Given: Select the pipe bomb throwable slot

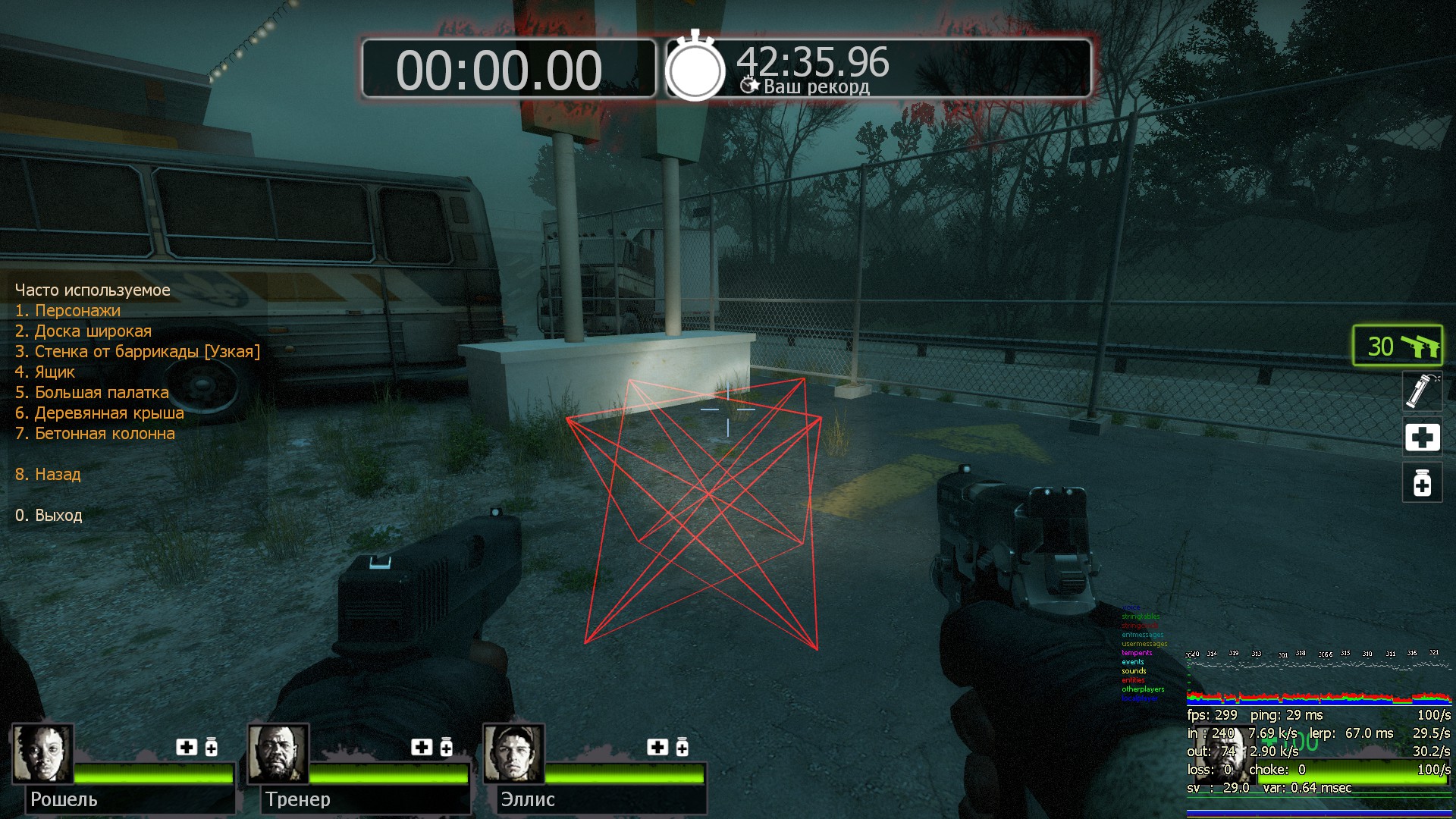Looking at the screenshot, I should 1422,391.
